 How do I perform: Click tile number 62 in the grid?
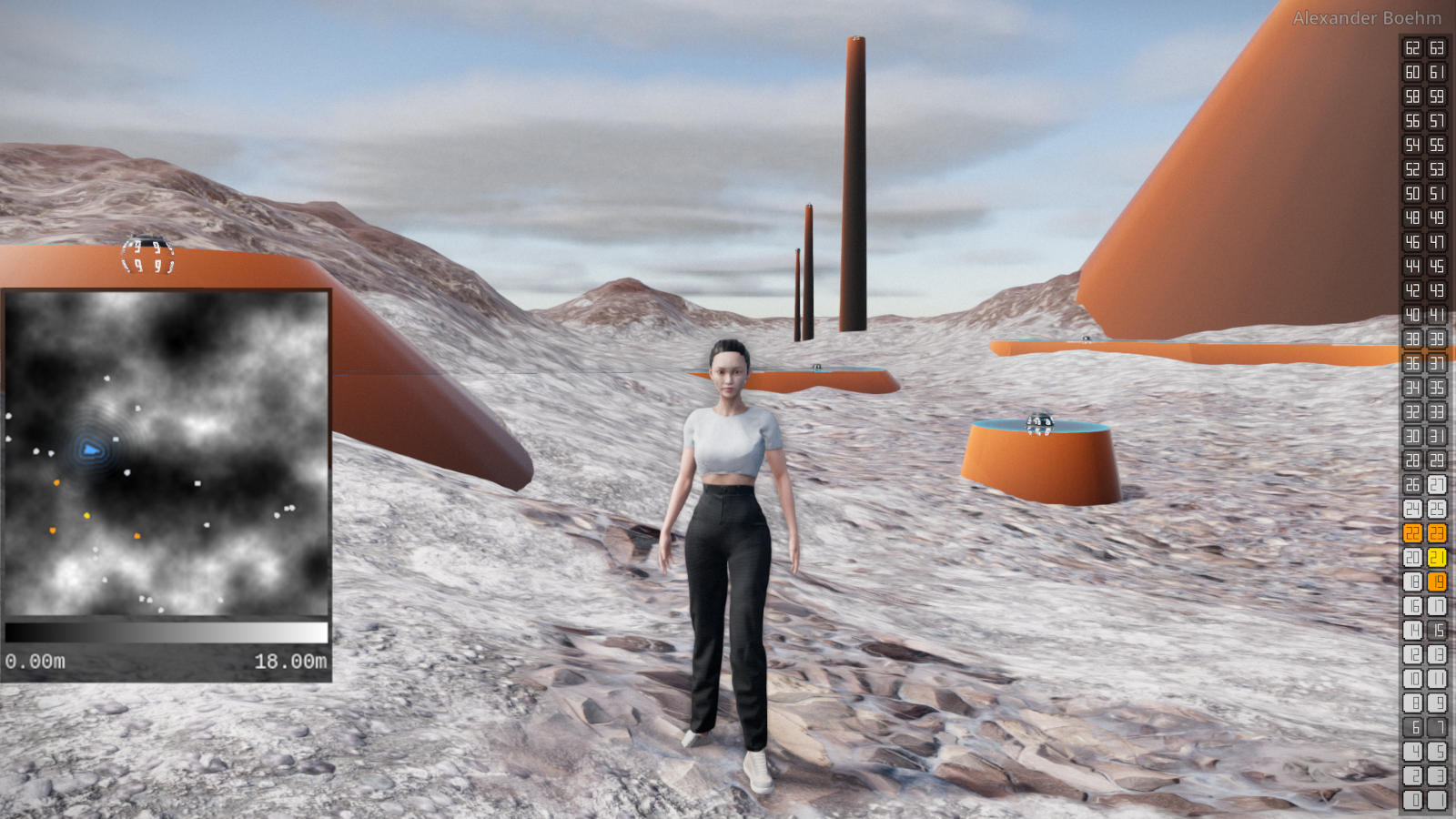pos(1412,47)
